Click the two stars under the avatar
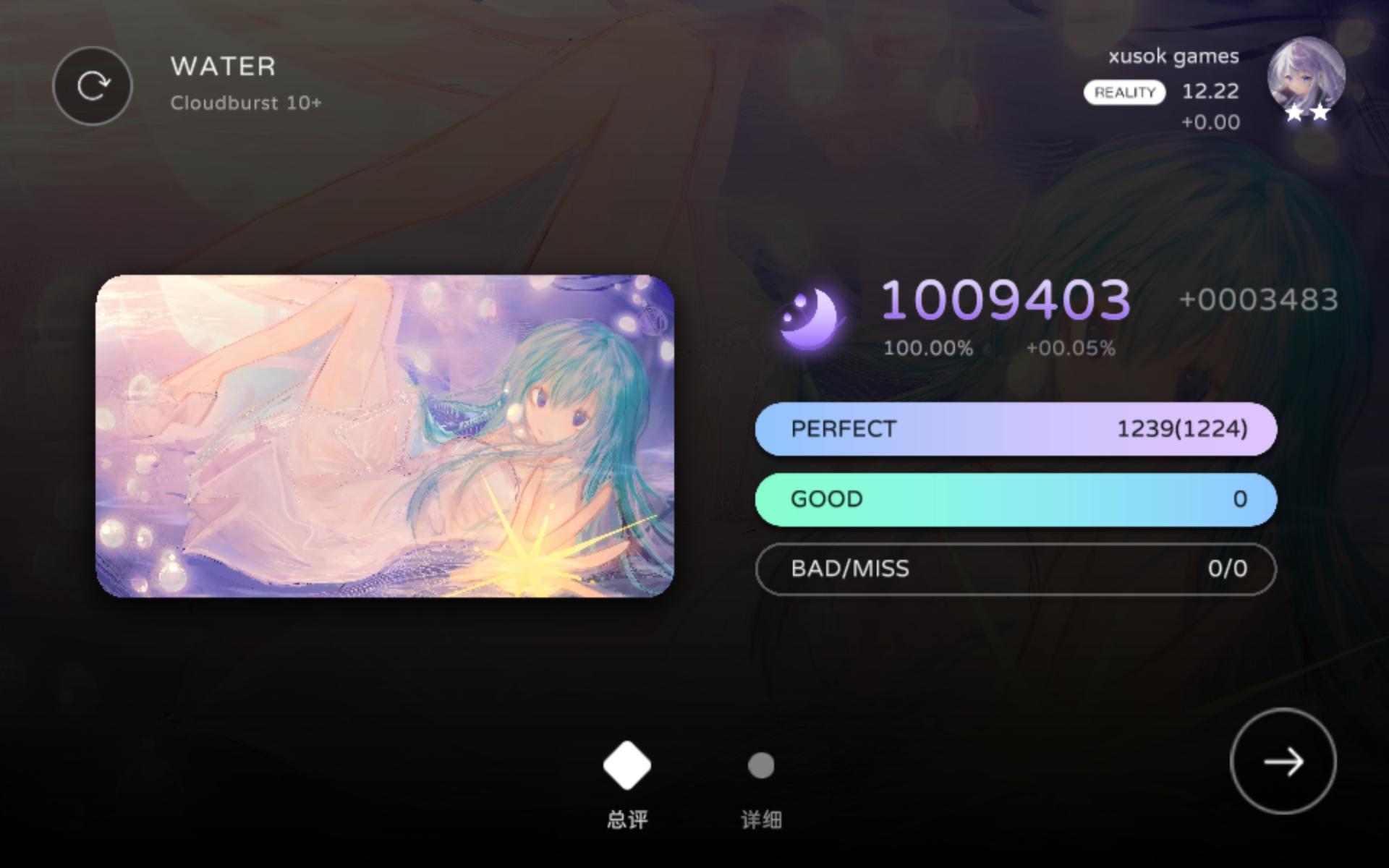This screenshot has height=868, width=1389. click(1306, 112)
